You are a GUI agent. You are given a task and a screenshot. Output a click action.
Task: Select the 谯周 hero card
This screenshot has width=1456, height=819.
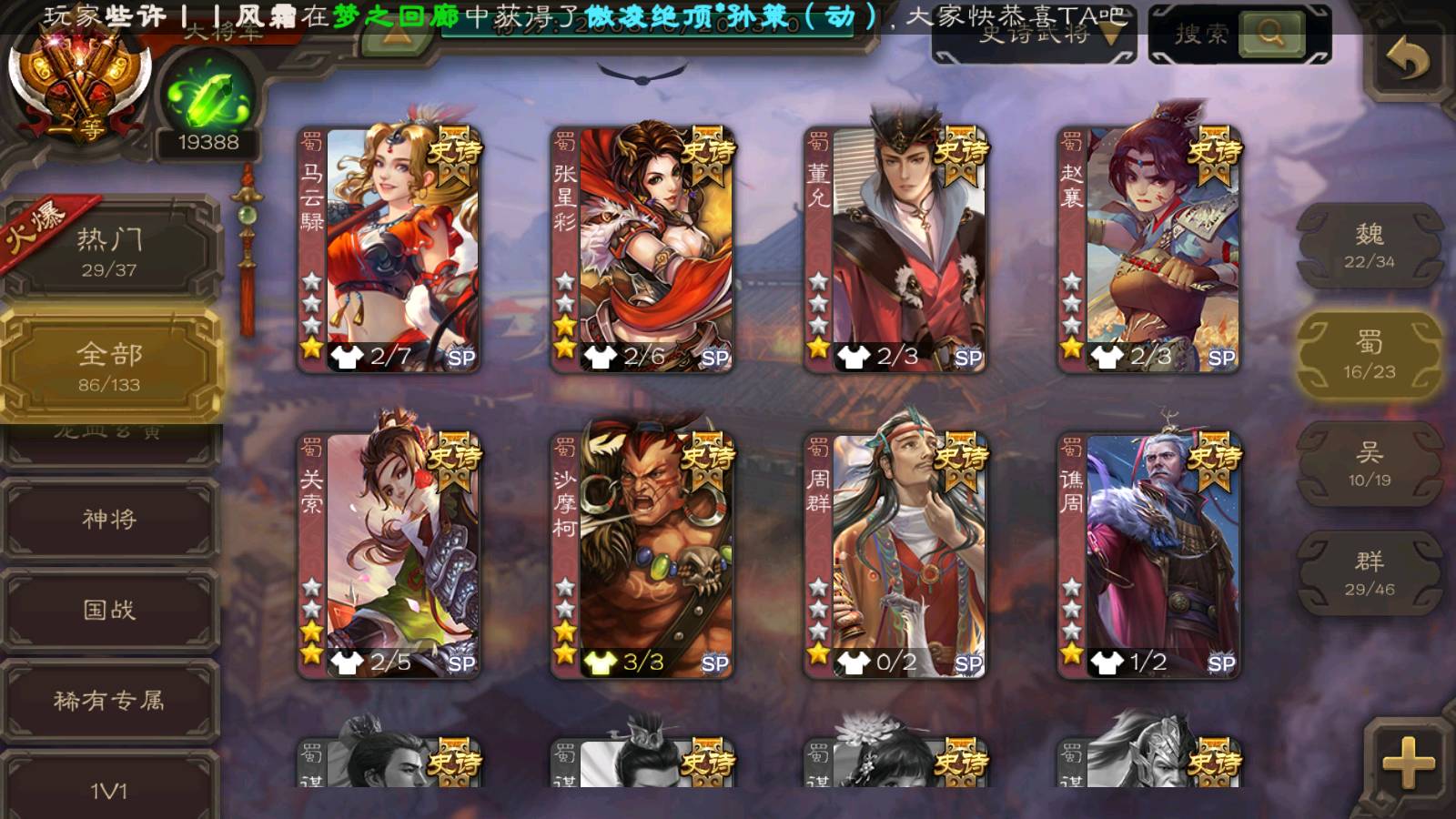coord(1148,555)
